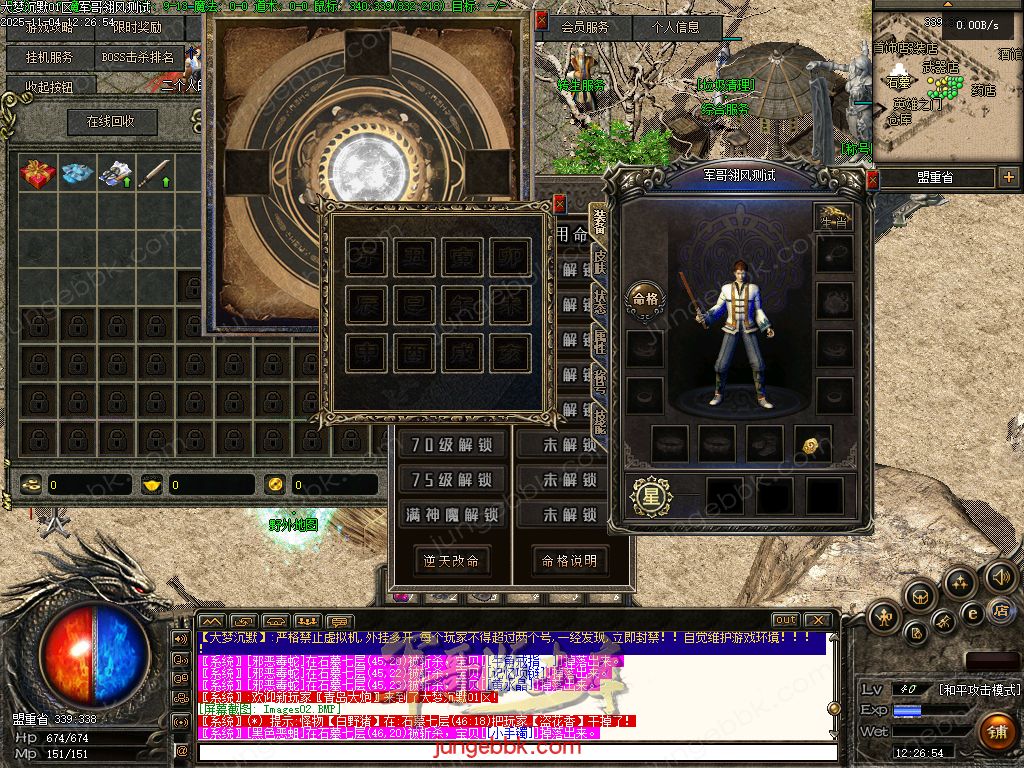Open the 个人信息 personal info panel
Screen dimensions: 1024x768
tap(676, 27)
